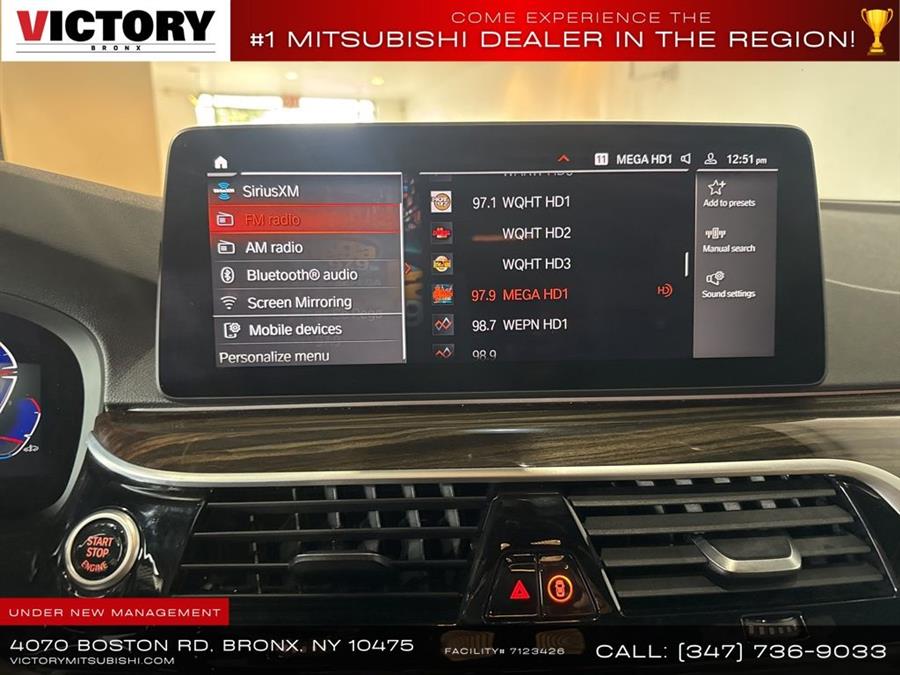
Task: Click the Victory Bronx logo
Action: pyautogui.click(x=115, y=30)
